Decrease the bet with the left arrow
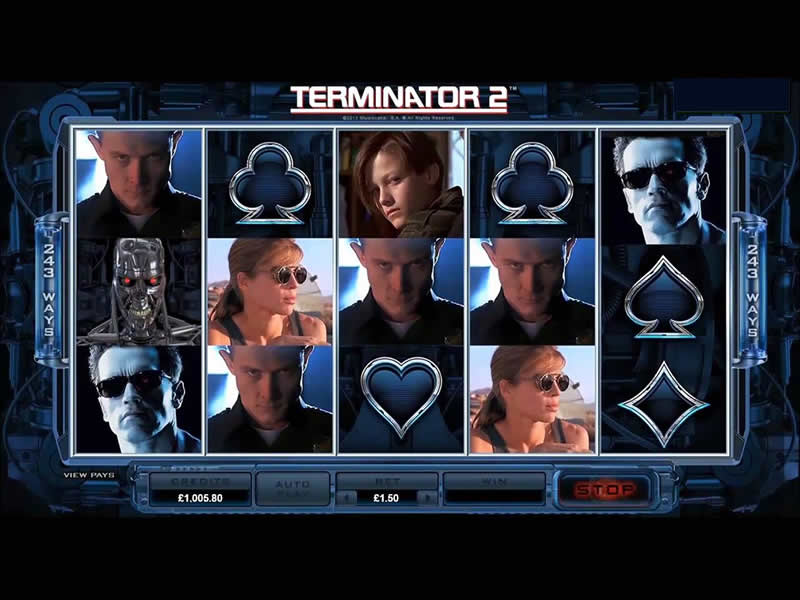Viewport: 800px width, 600px height. (344, 497)
